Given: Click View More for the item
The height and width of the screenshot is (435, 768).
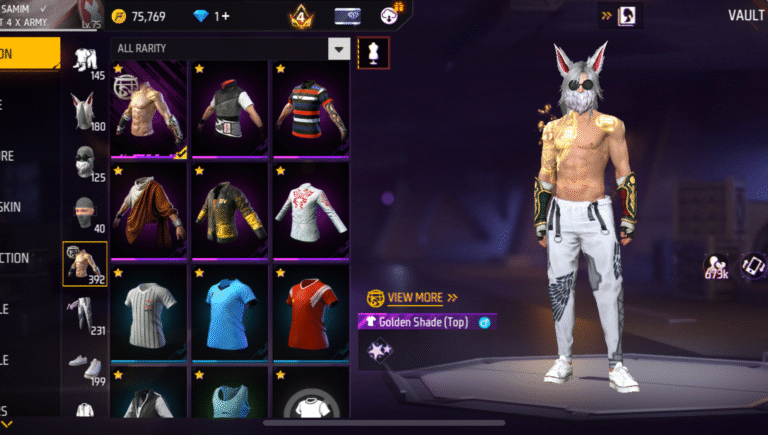Looking at the screenshot, I should point(415,297).
